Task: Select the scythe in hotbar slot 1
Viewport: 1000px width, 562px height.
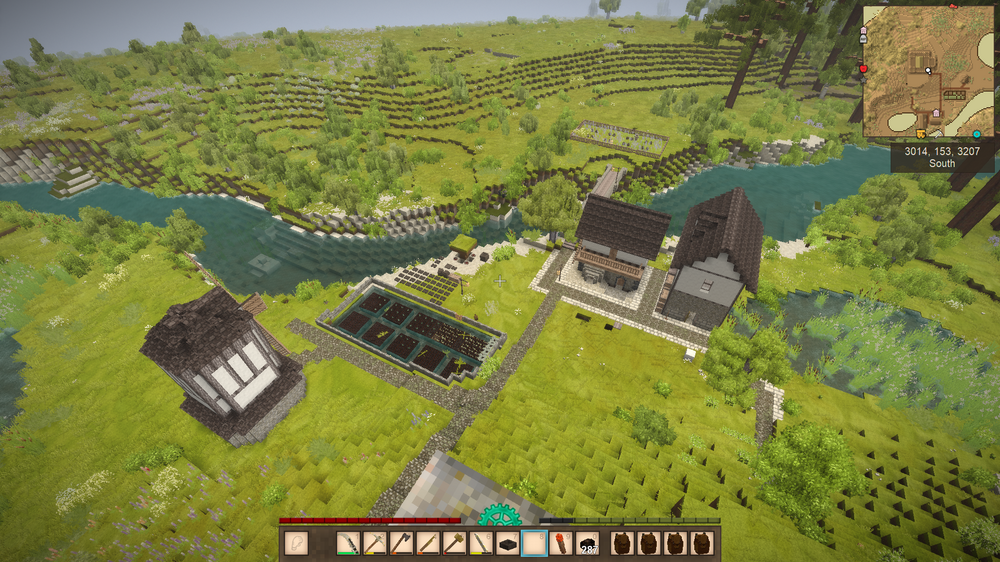Action: 348,544
